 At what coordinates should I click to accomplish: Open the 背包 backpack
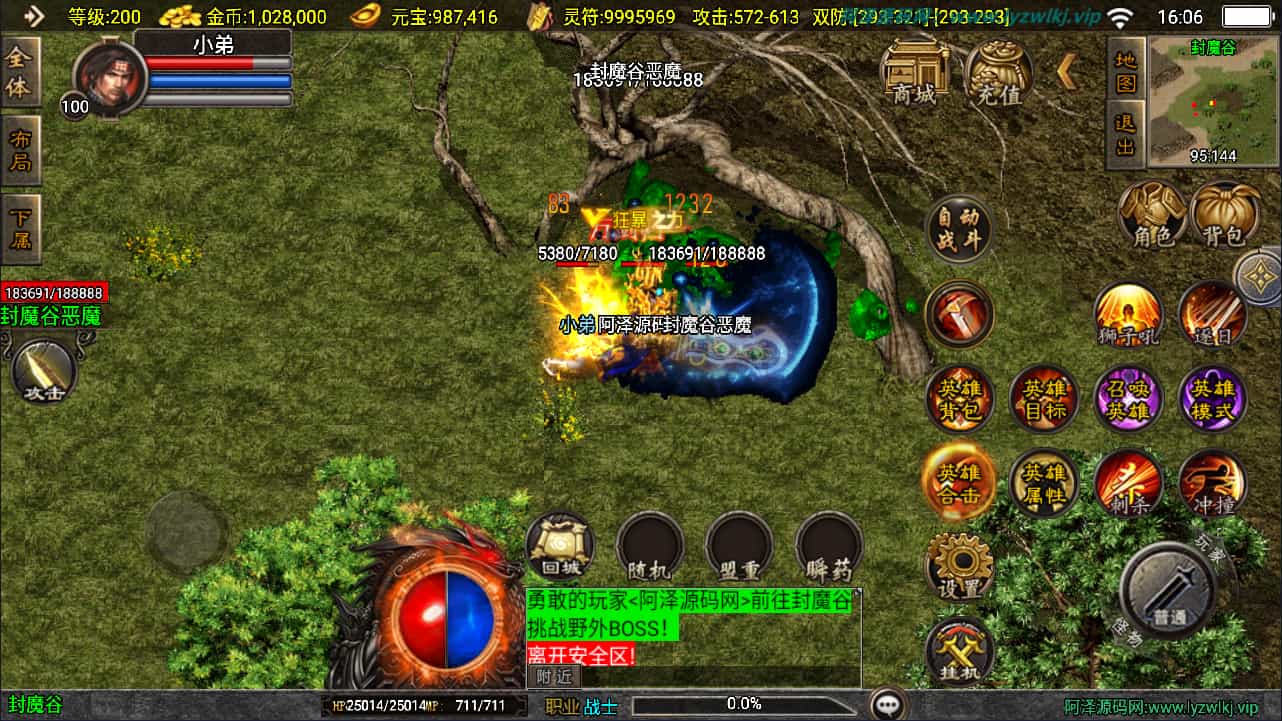coord(1226,214)
